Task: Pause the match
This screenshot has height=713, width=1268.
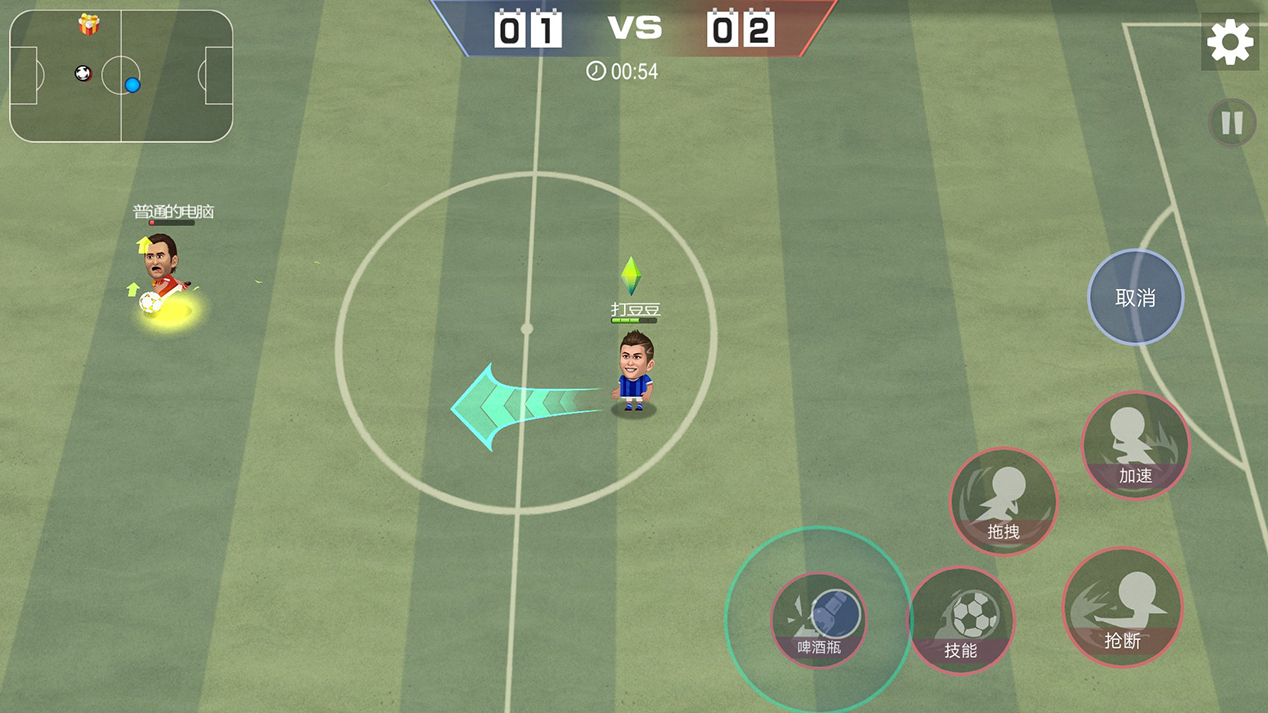Action: tap(1232, 123)
